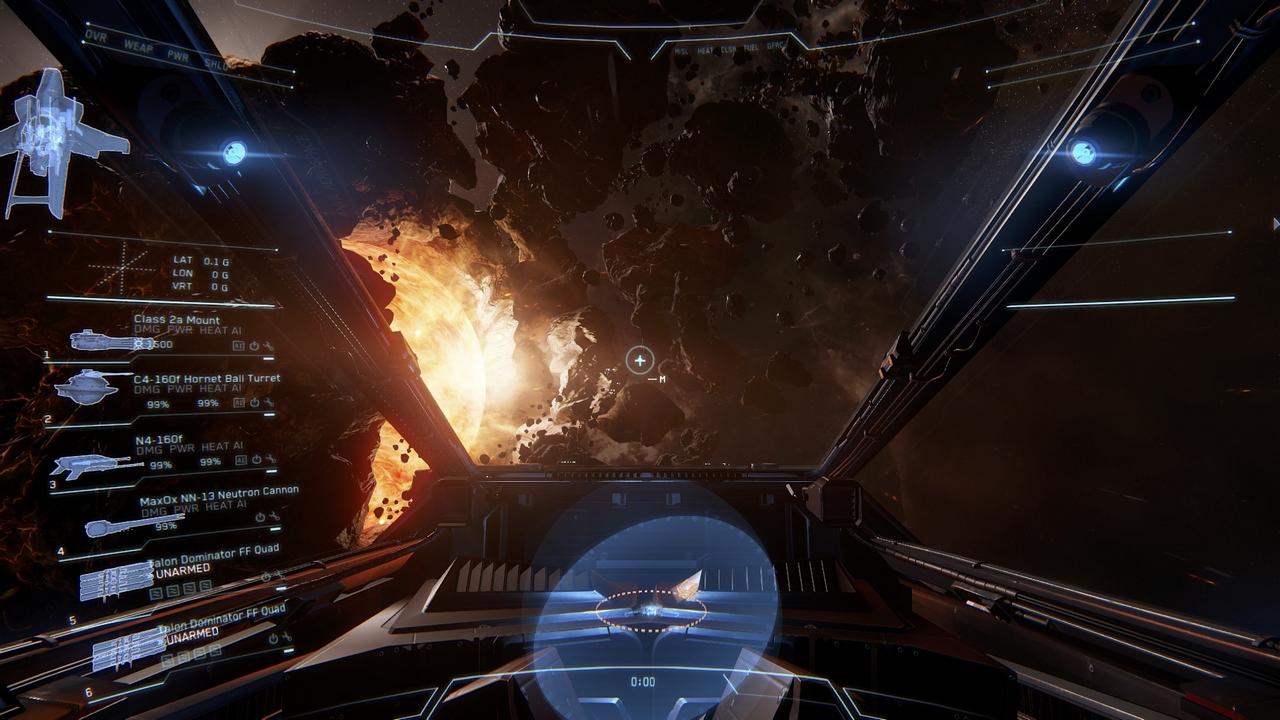Toggle power on slot 6 Talon Dominator FF Quad
1280x720 pixels.
coord(272,639)
